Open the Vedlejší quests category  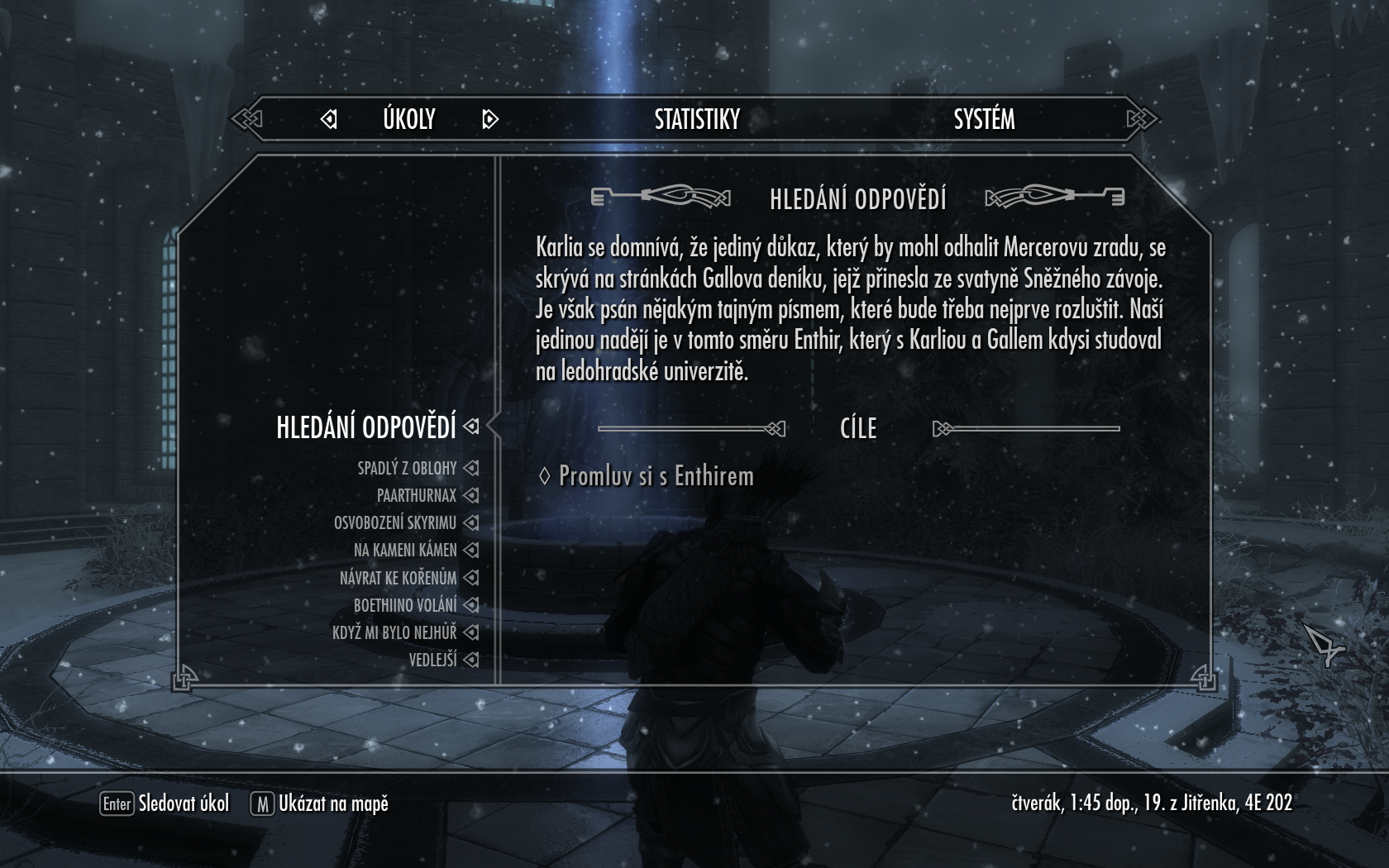[432, 660]
